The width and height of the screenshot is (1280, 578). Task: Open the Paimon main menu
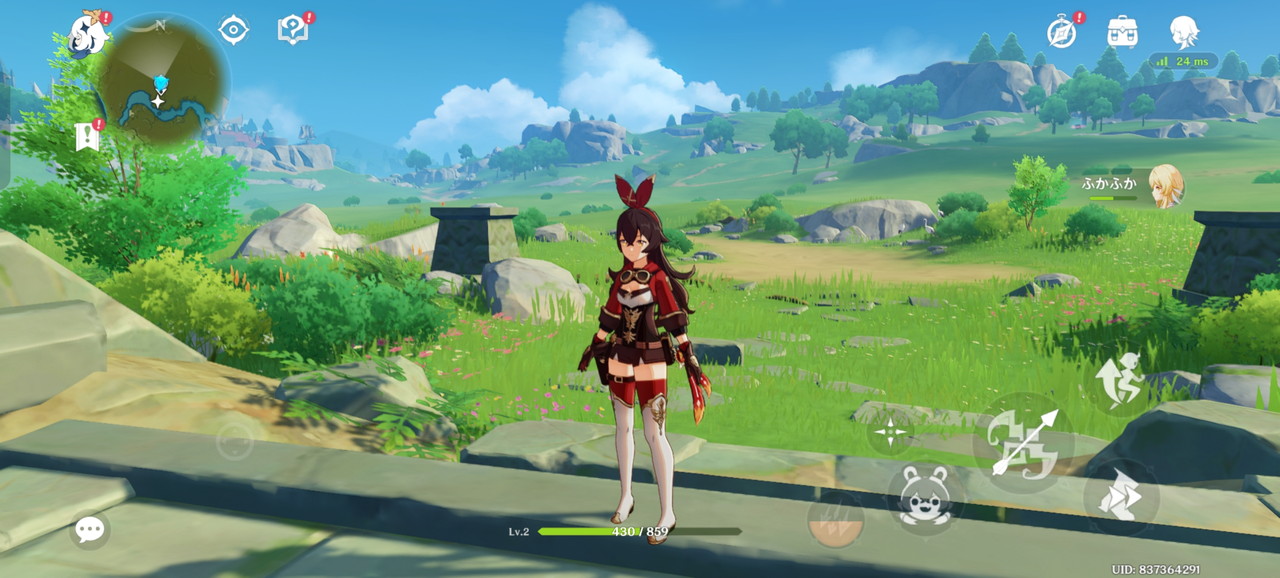(89, 34)
